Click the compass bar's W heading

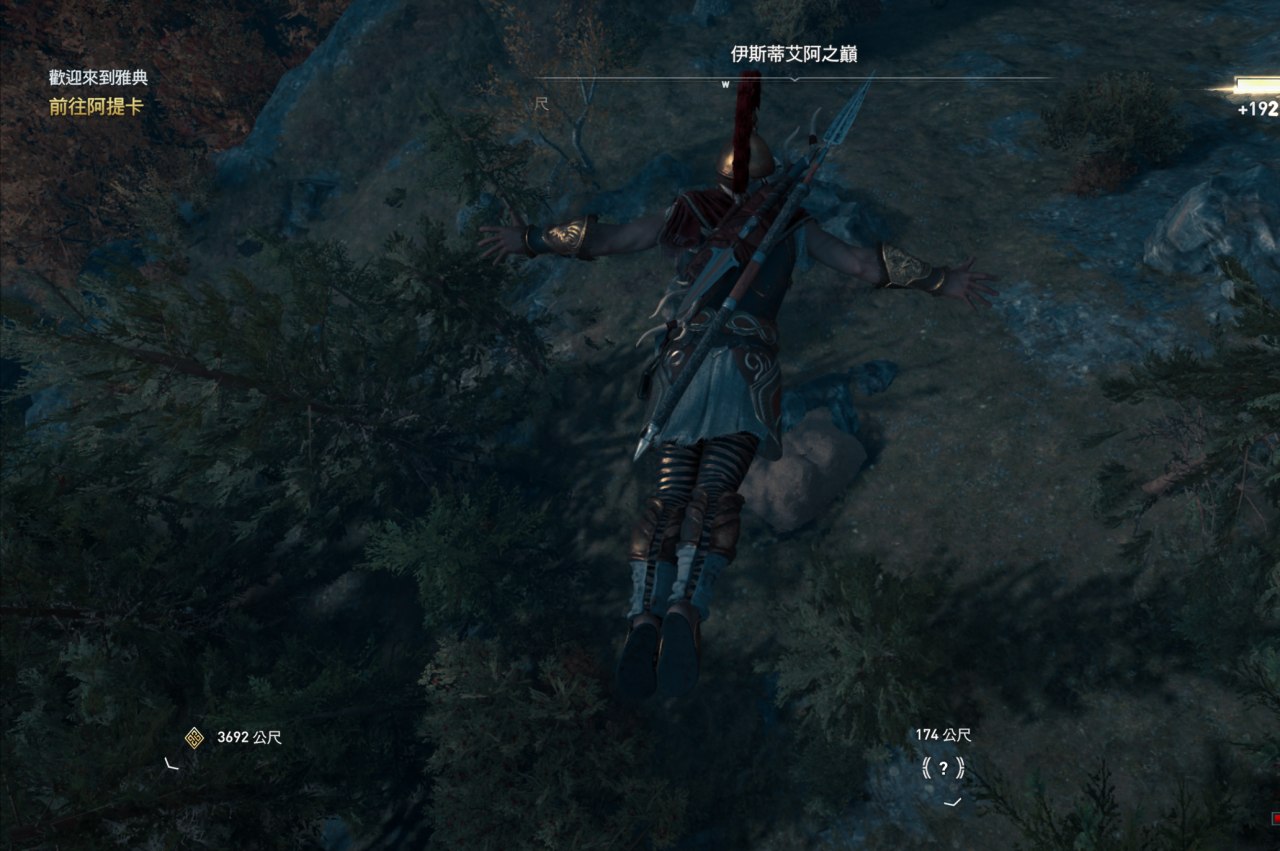pyautogui.click(x=725, y=85)
